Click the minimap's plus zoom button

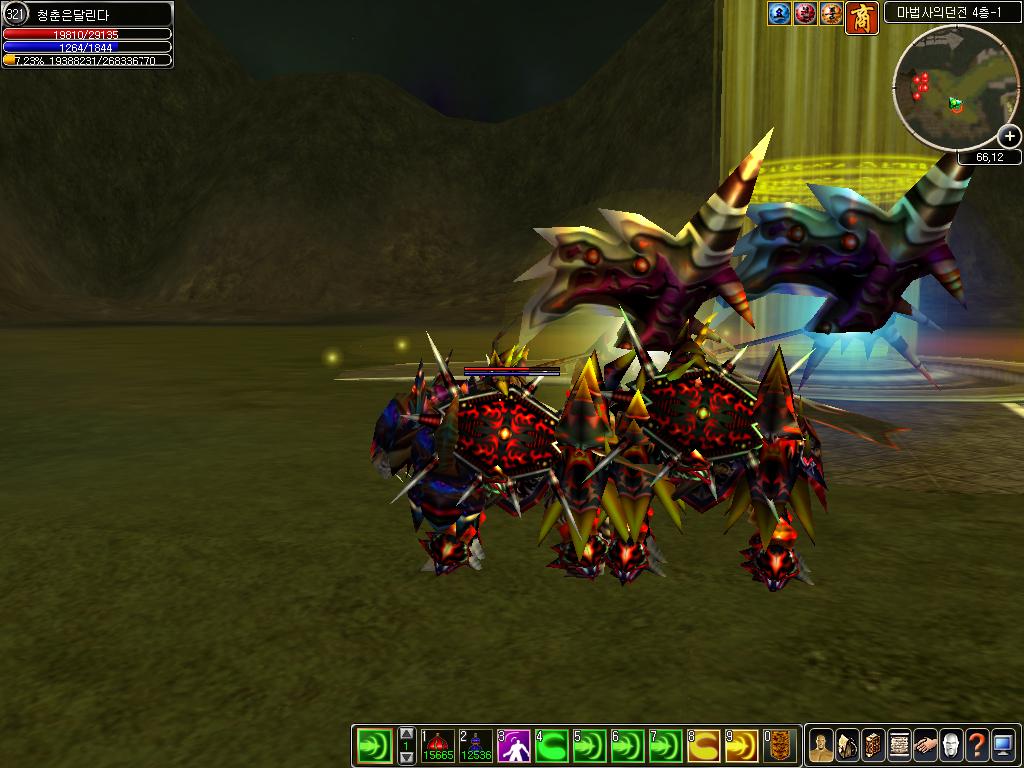(x=1009, y=136)
